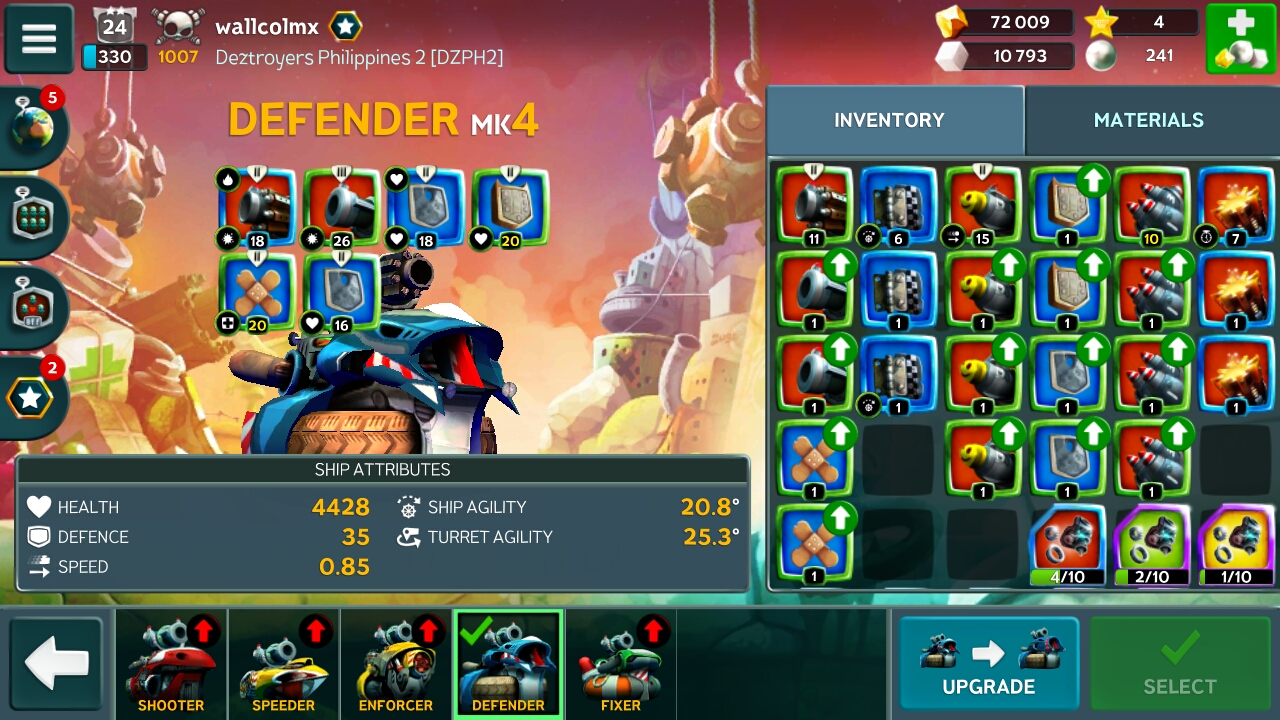Open the star badge with 2 notifications

click(x=33, y=397)
